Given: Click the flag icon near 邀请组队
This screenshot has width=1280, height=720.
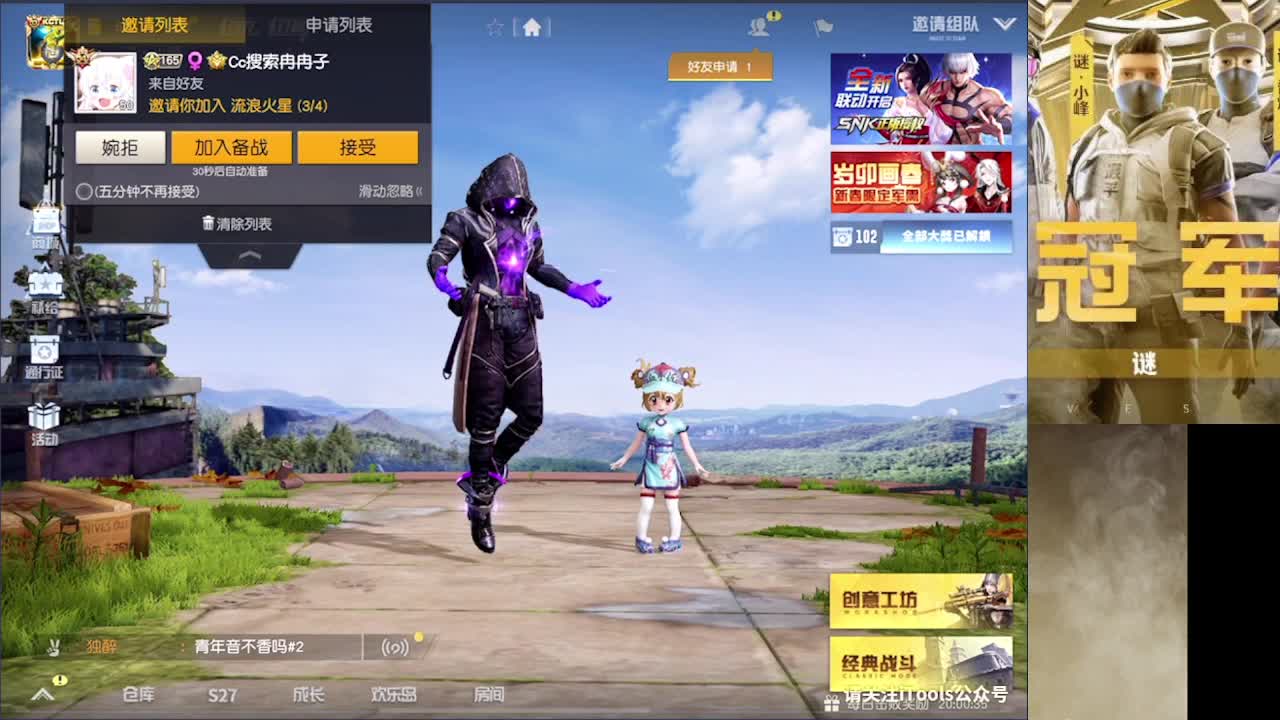Looking at the screenshot, I should (x=822, y=26).
